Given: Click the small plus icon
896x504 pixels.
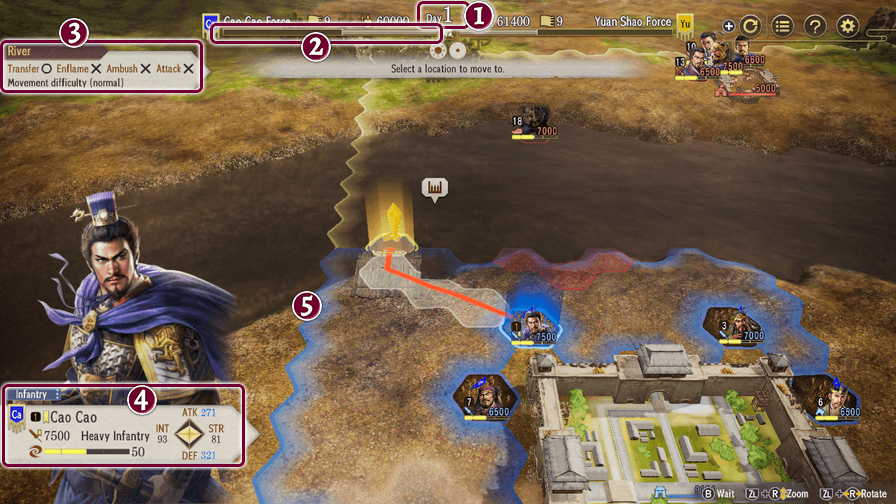Looking at the screenshot, I should coord(727,27).
